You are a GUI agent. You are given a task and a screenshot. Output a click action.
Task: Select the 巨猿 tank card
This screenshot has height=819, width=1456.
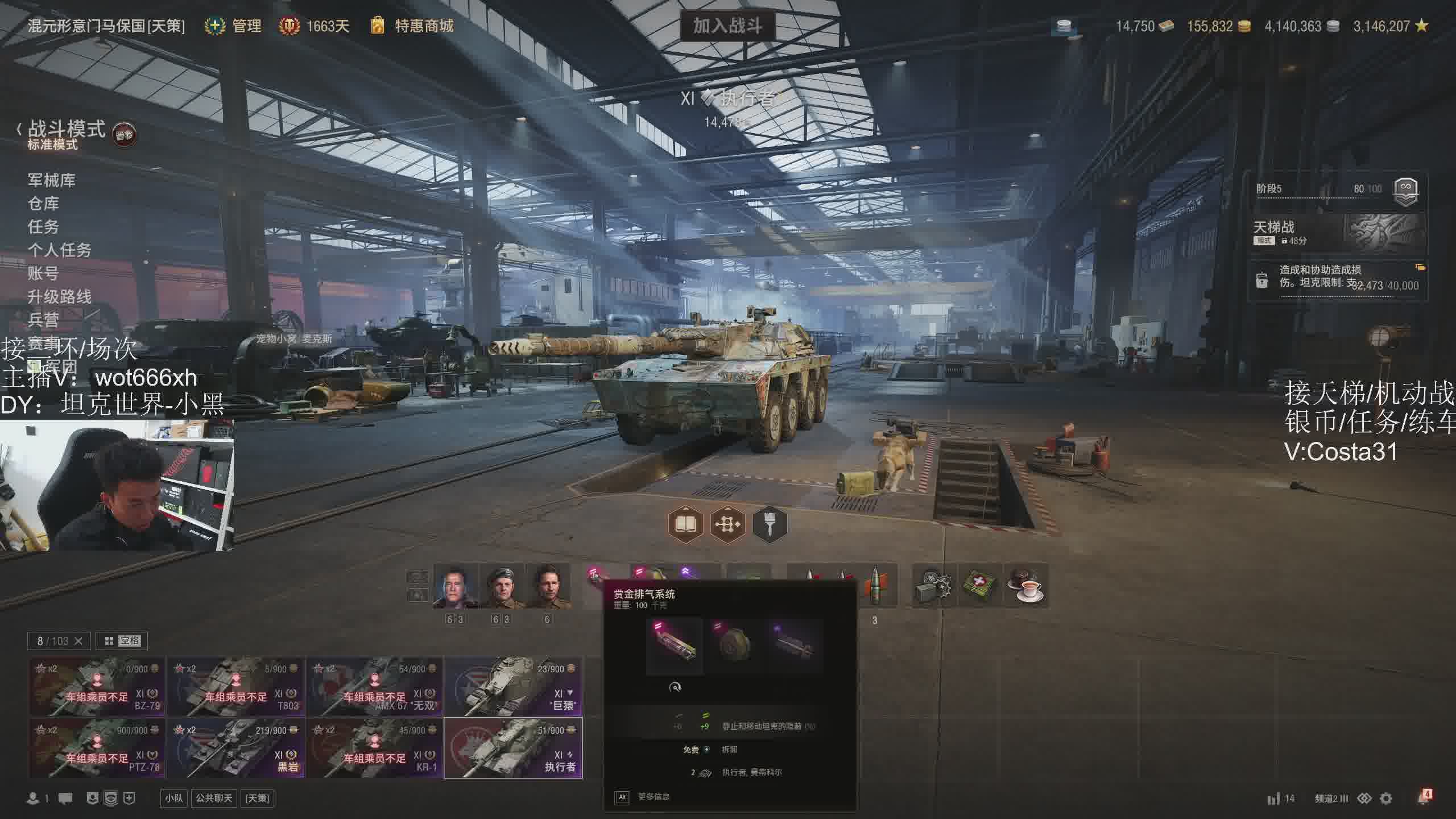(513, 687)
